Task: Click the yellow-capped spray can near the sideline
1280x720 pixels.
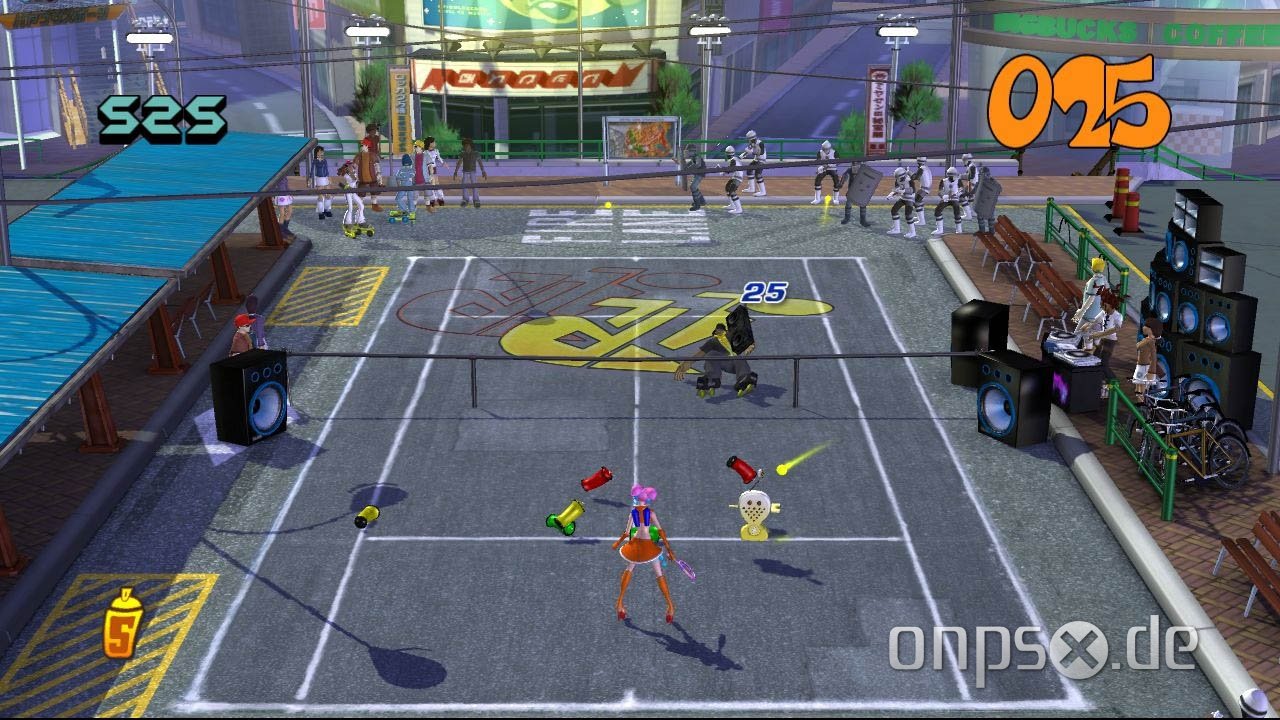Action: point(366,516)
